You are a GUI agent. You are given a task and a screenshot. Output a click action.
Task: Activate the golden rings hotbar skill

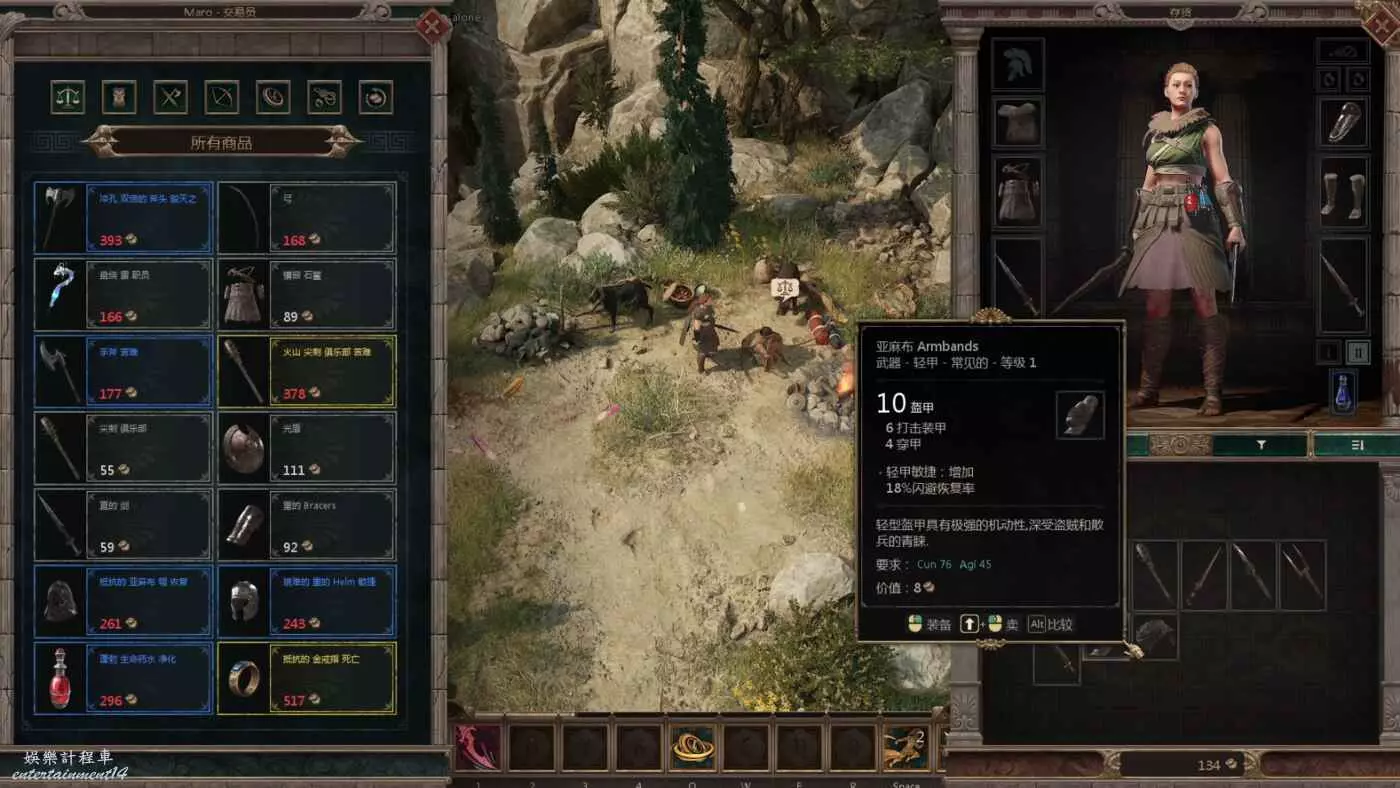693,748
